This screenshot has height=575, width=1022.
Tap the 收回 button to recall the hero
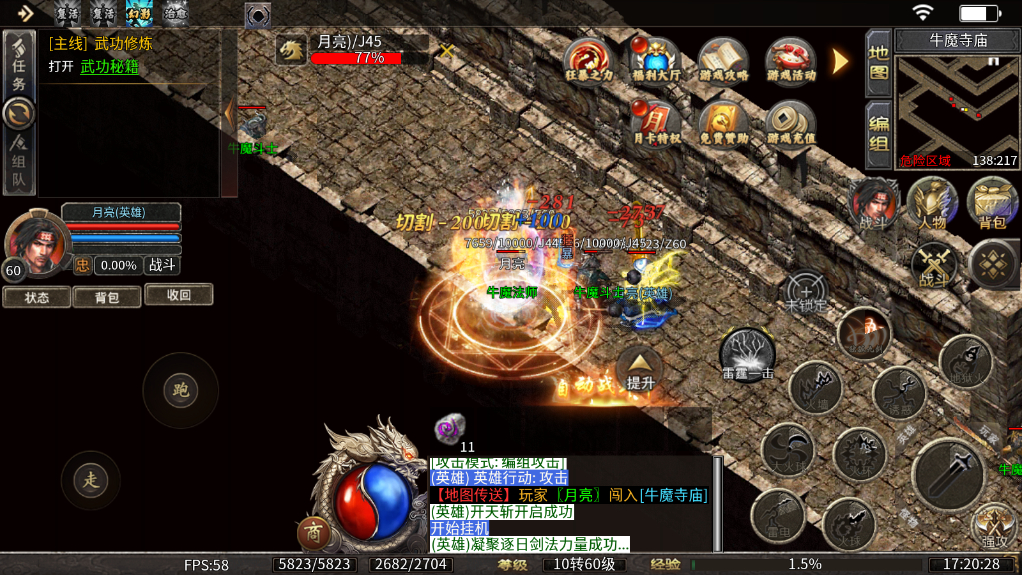pyautogui.click(x=178, y=295)
